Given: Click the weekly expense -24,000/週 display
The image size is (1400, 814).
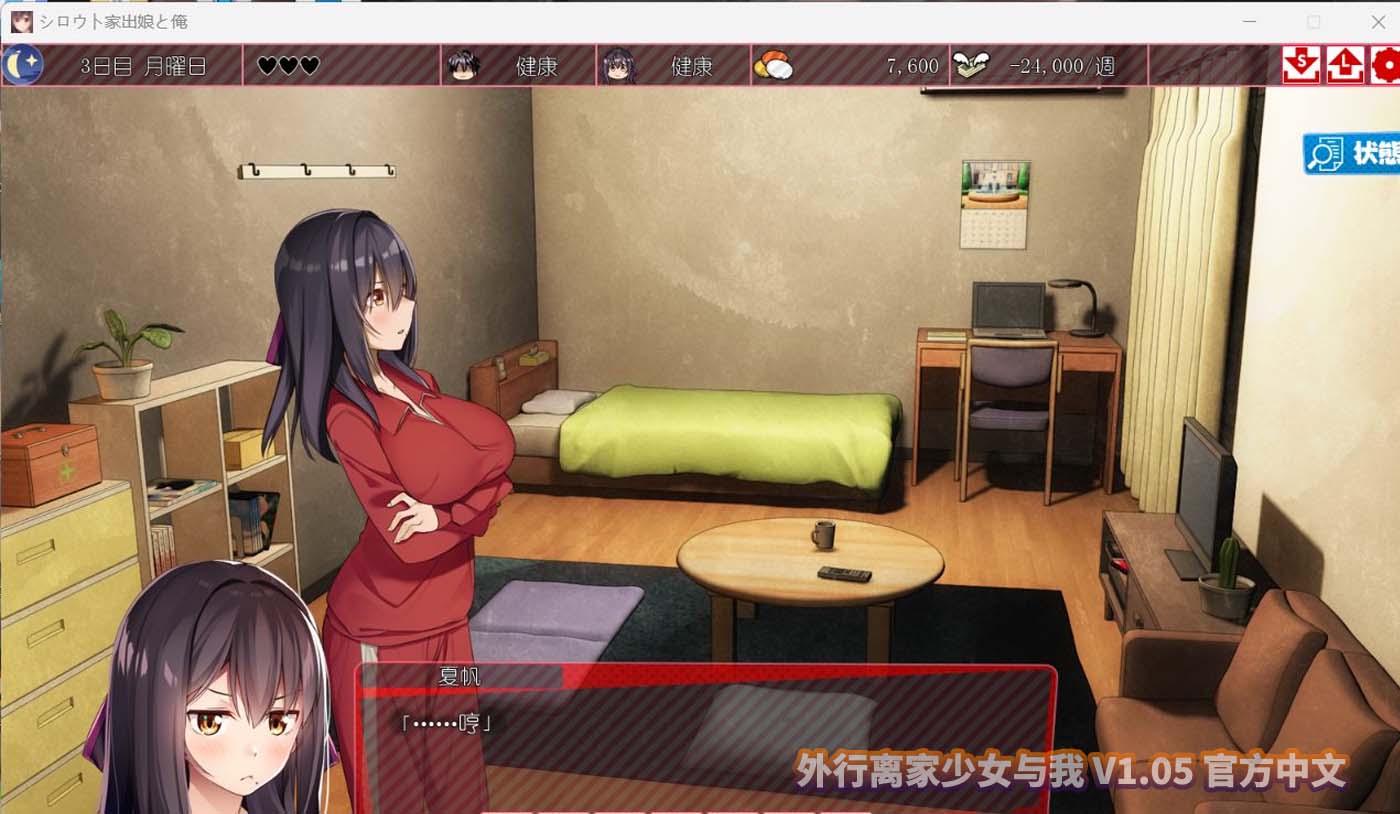Looking at the screenshot, I should pyautogui.click(x=1060, y=63).
